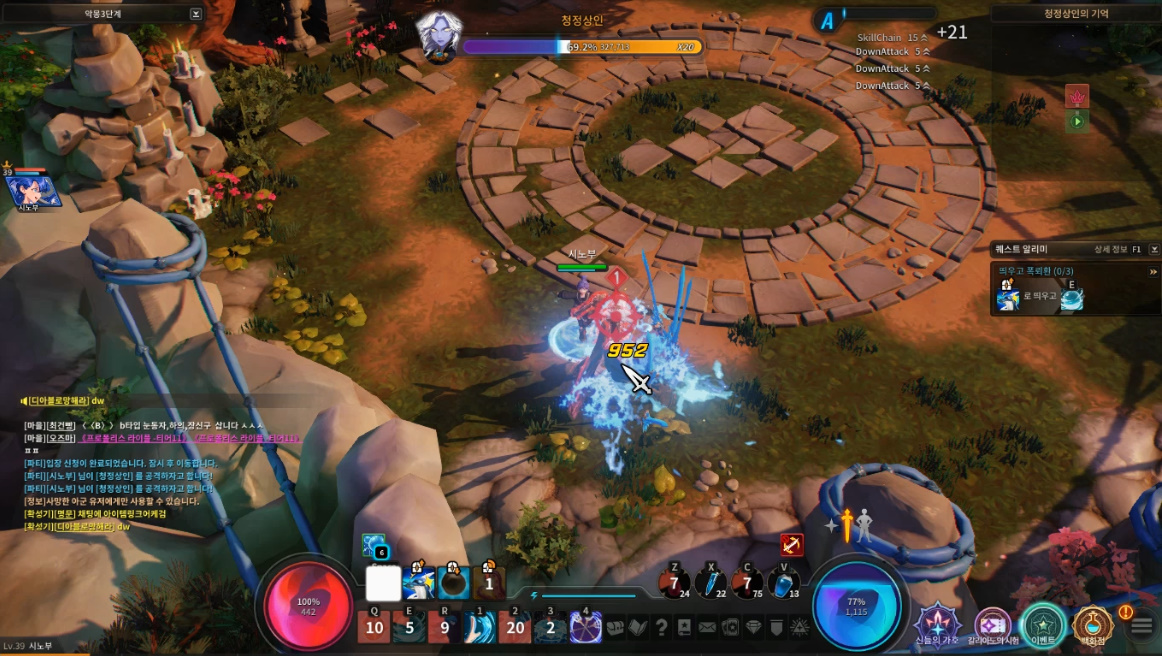Open the 갈리아노의 시험 ticket icon

(x=993, y=625)
